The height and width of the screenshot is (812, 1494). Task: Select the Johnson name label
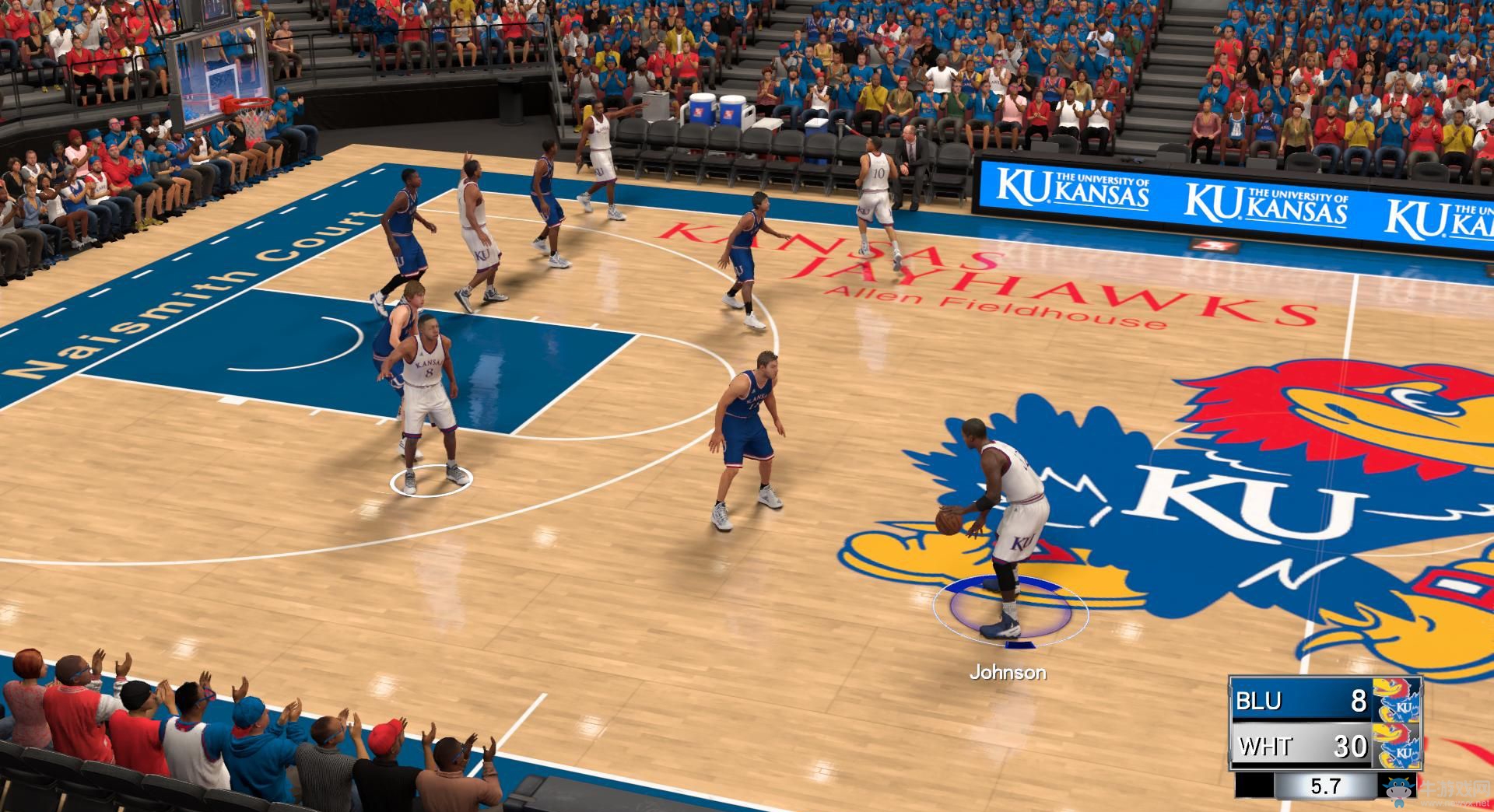pos(1010,672)
